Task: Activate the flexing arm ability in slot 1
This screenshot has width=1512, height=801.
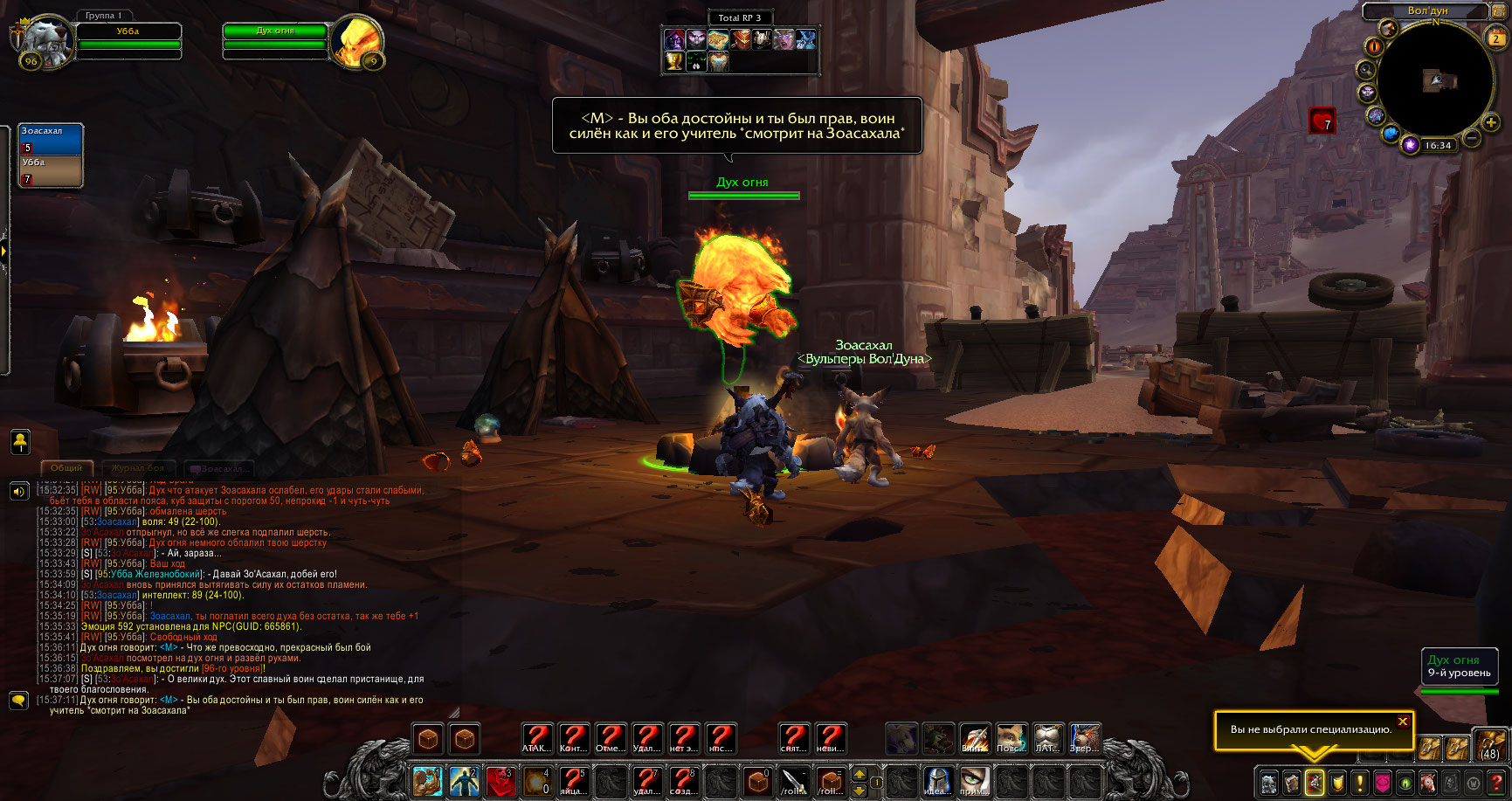Action: tap(428, 781)
